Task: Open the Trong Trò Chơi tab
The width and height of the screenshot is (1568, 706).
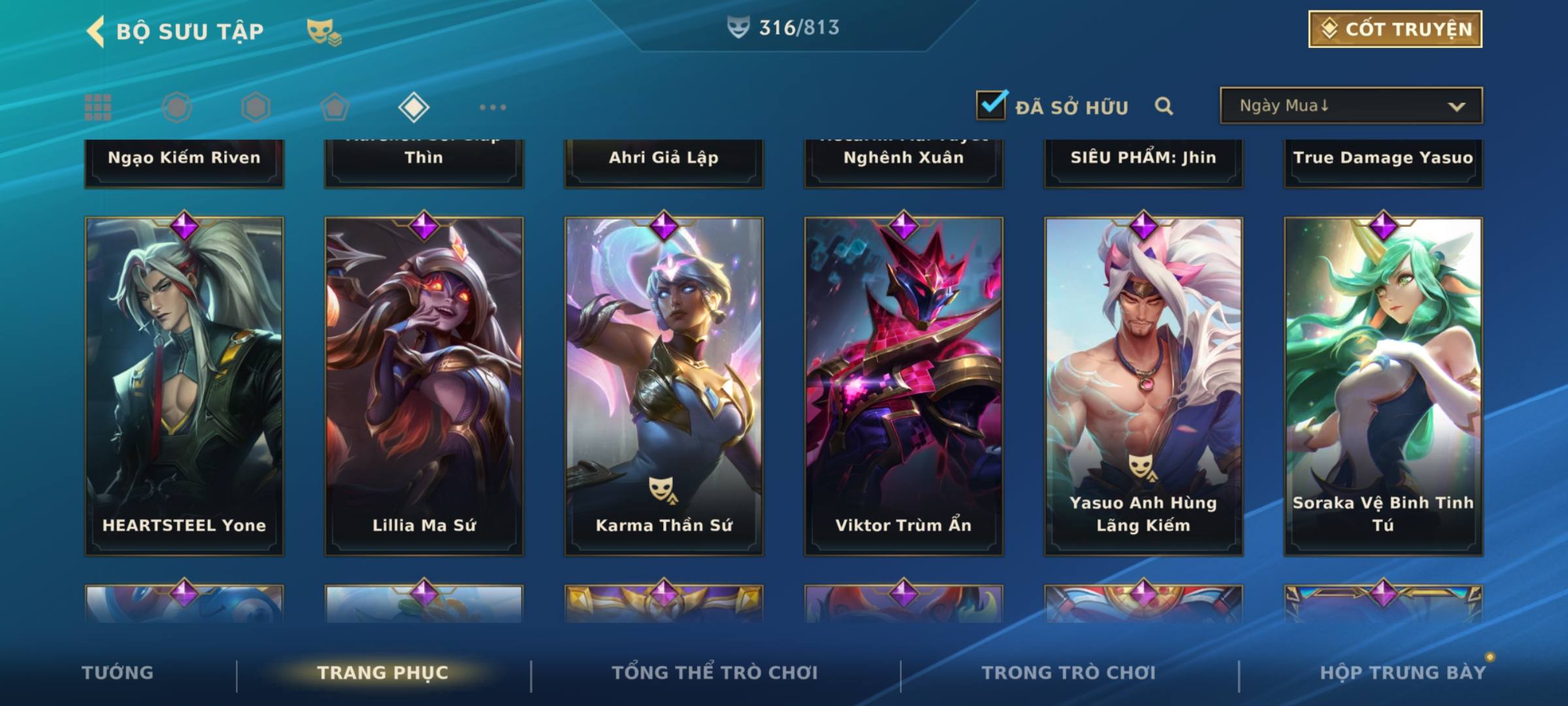Action: pyautogui.click(x=1068, y=673)
